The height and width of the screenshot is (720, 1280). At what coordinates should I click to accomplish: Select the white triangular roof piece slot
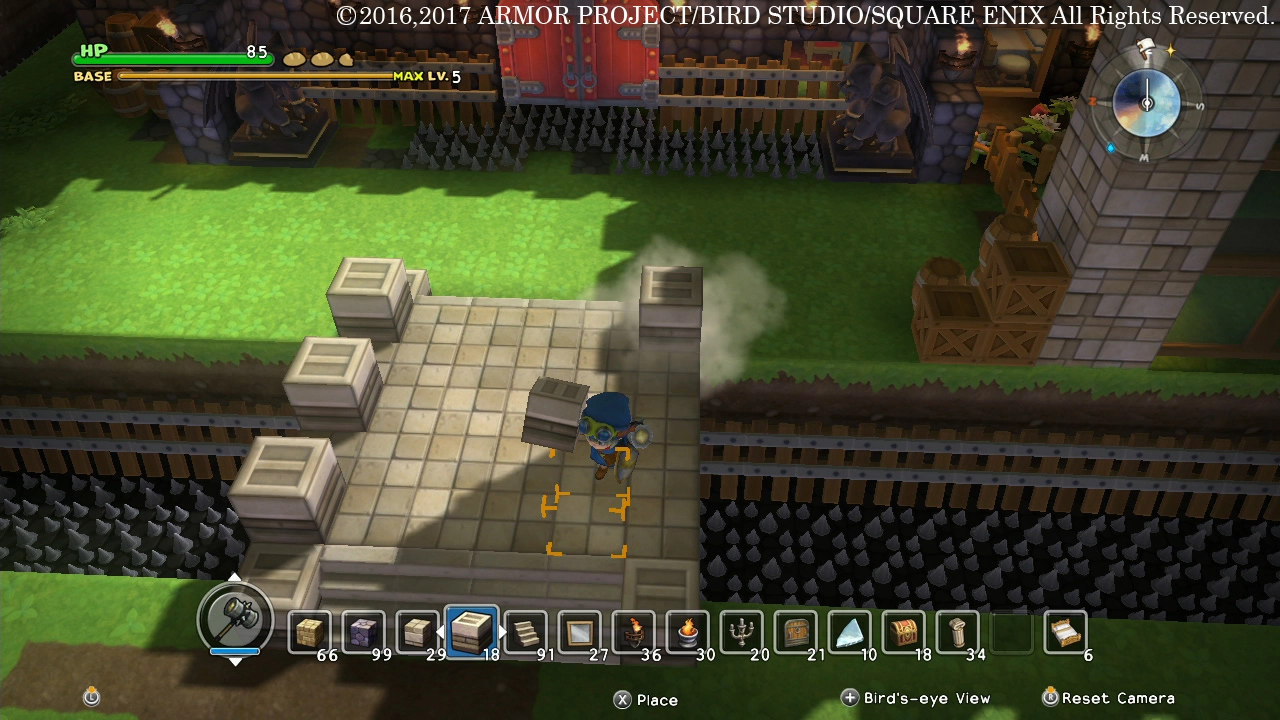850,632
